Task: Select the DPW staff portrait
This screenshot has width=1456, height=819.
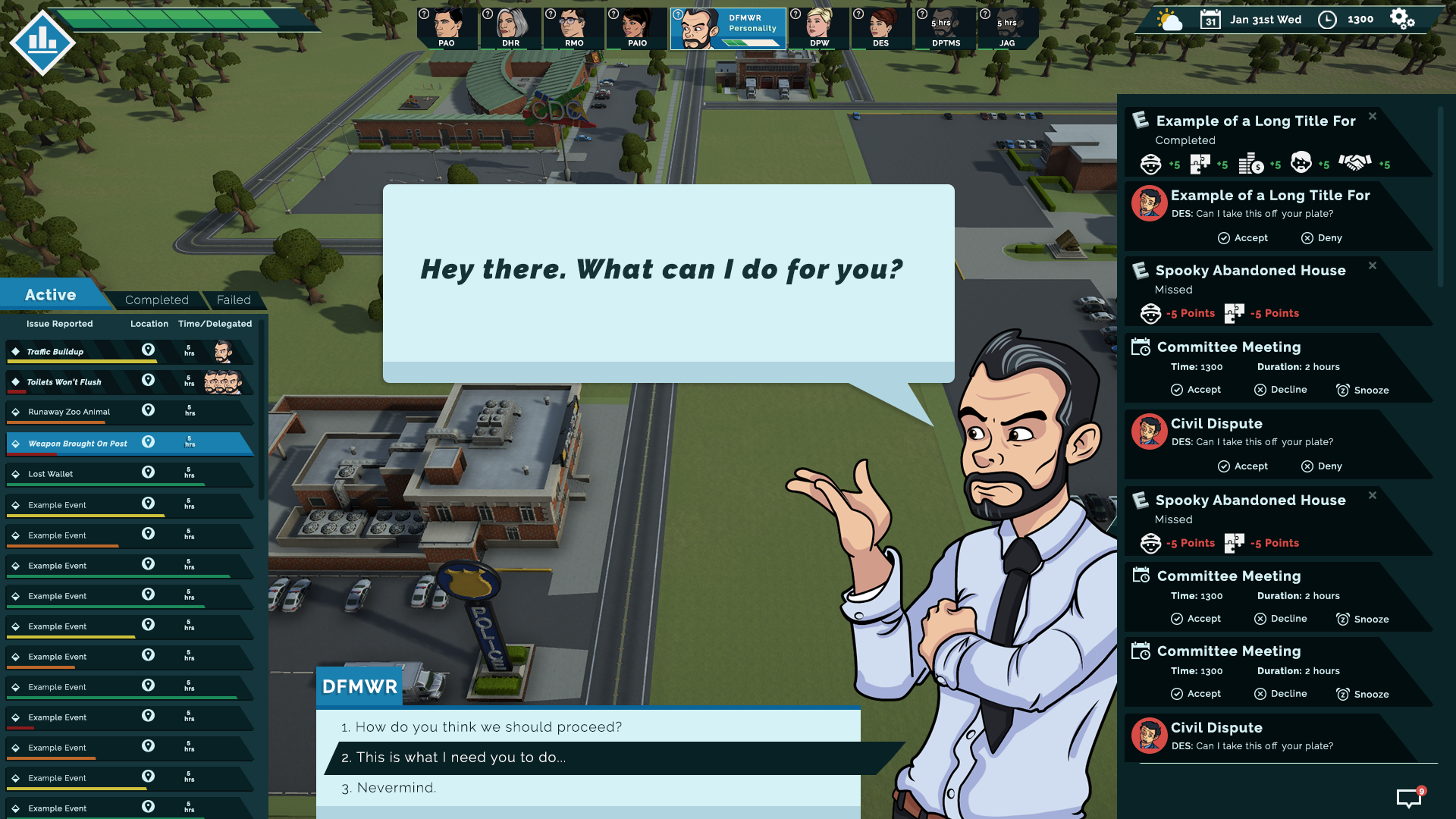Action: point(819,28)
